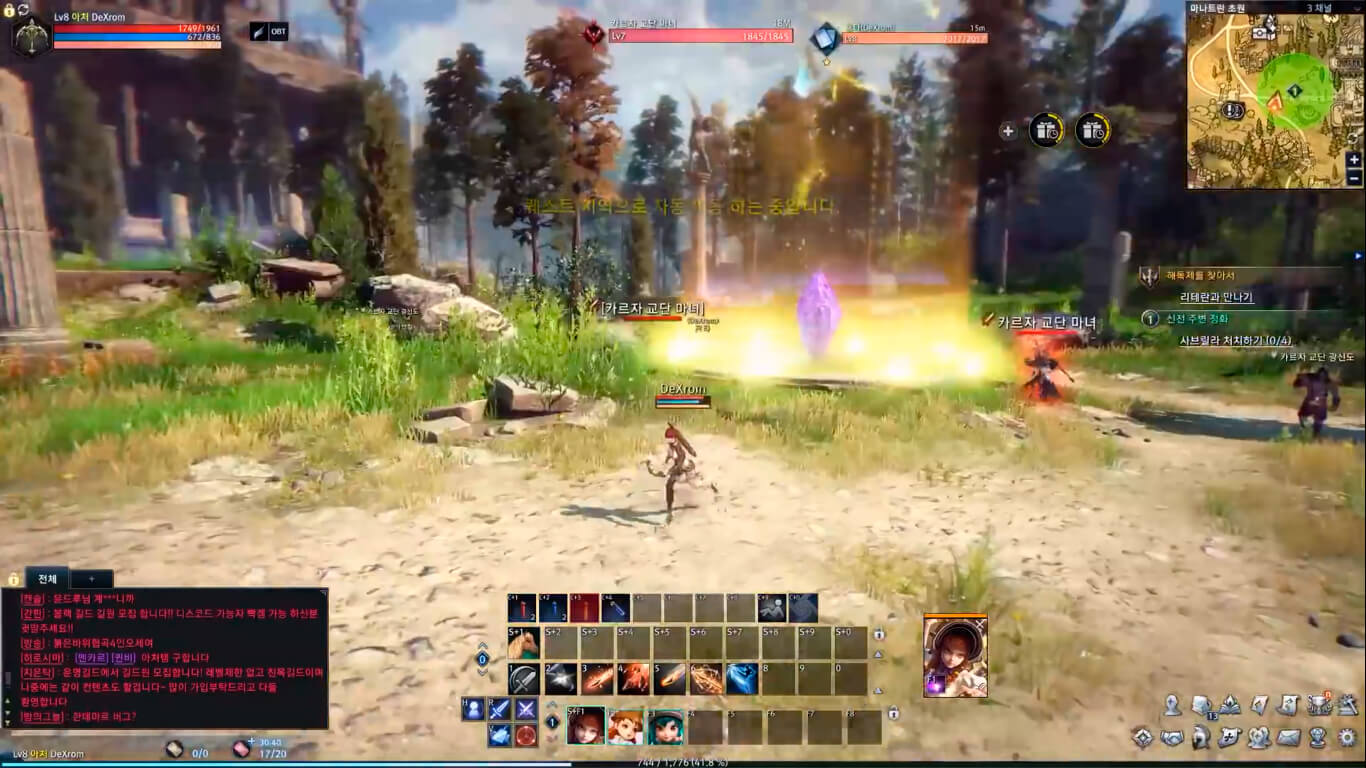The image size is (1366, 768).
Task: Activate the blue ice skill in slot 7
Action: tap(741, 679)
